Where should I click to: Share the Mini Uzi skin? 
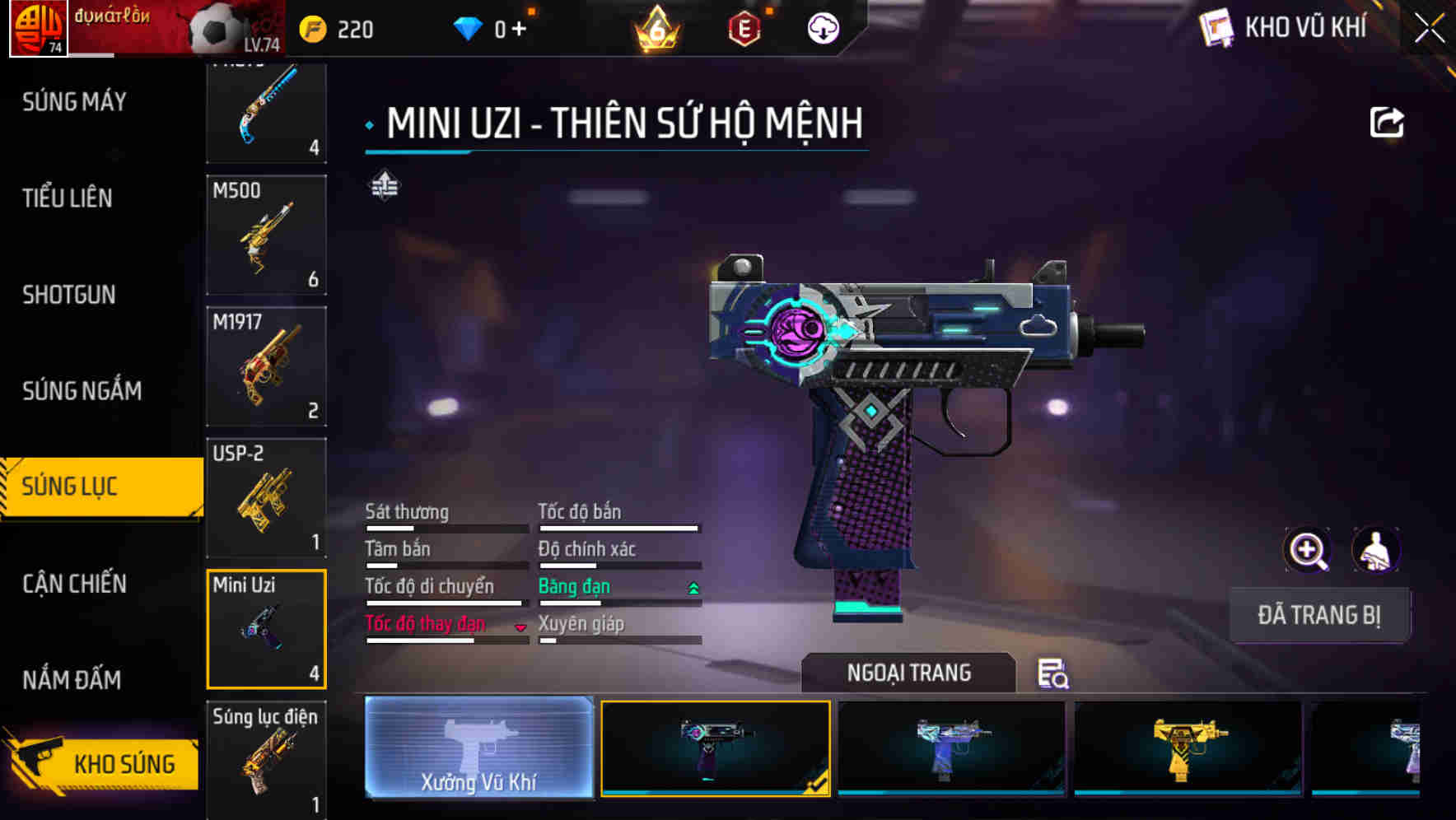(1386, 123)
